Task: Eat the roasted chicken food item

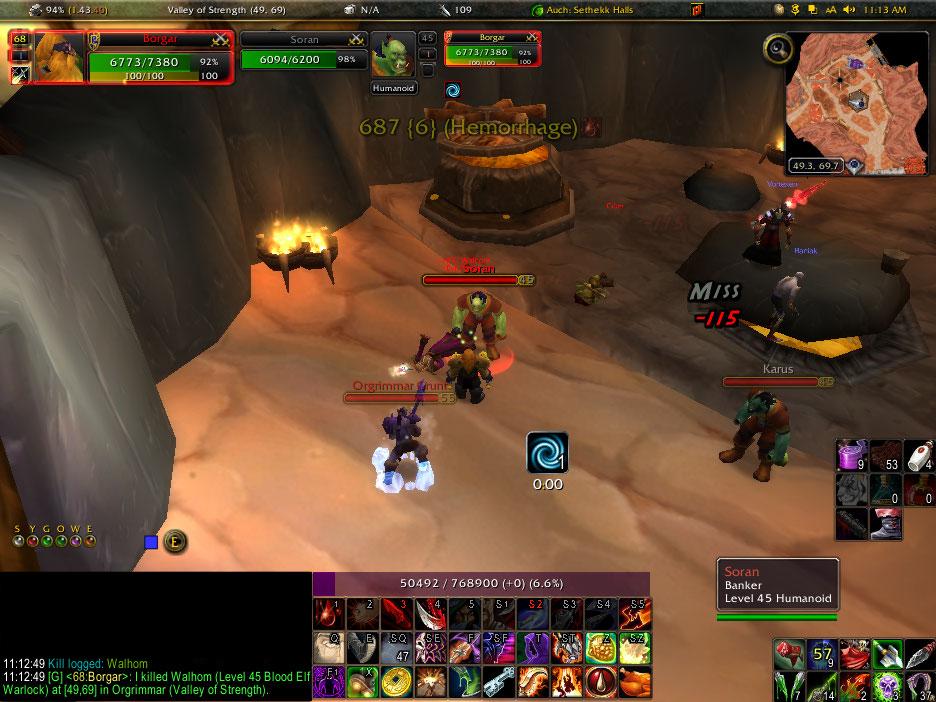Action: point(634,683)
